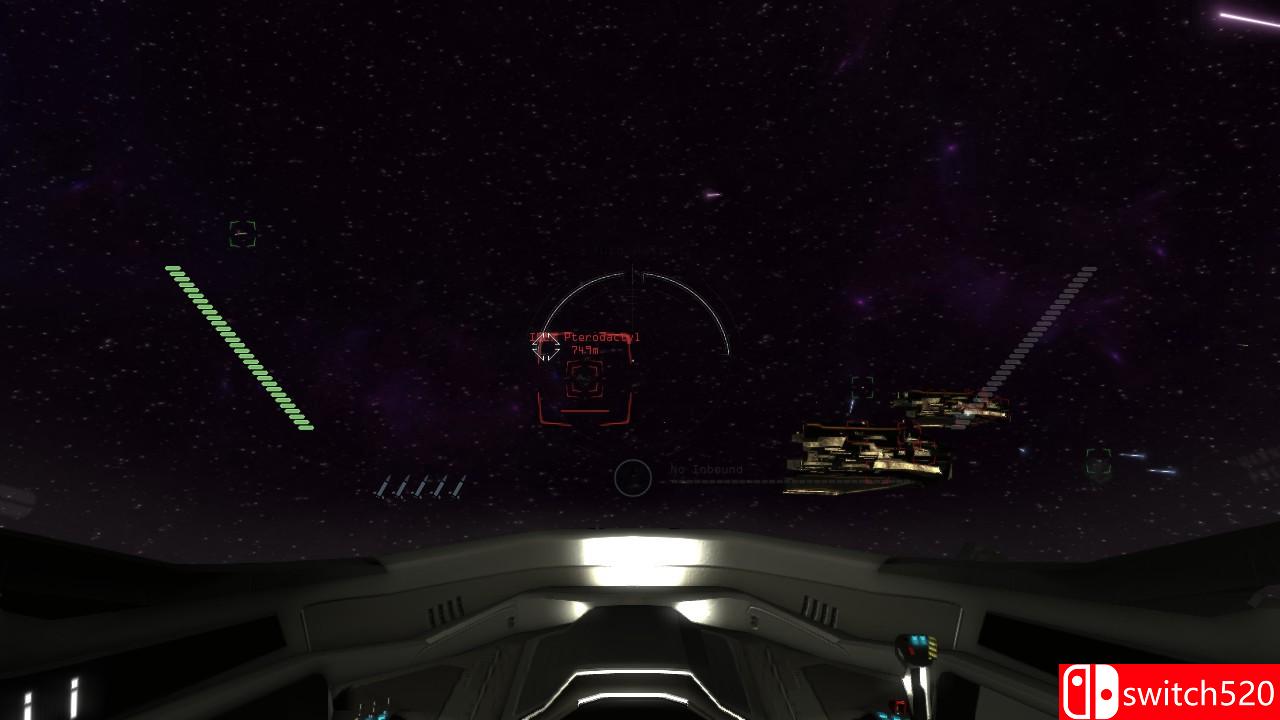
Task: Select the first missile icon in the ammo rack
Action: click(x=385, y=488)
